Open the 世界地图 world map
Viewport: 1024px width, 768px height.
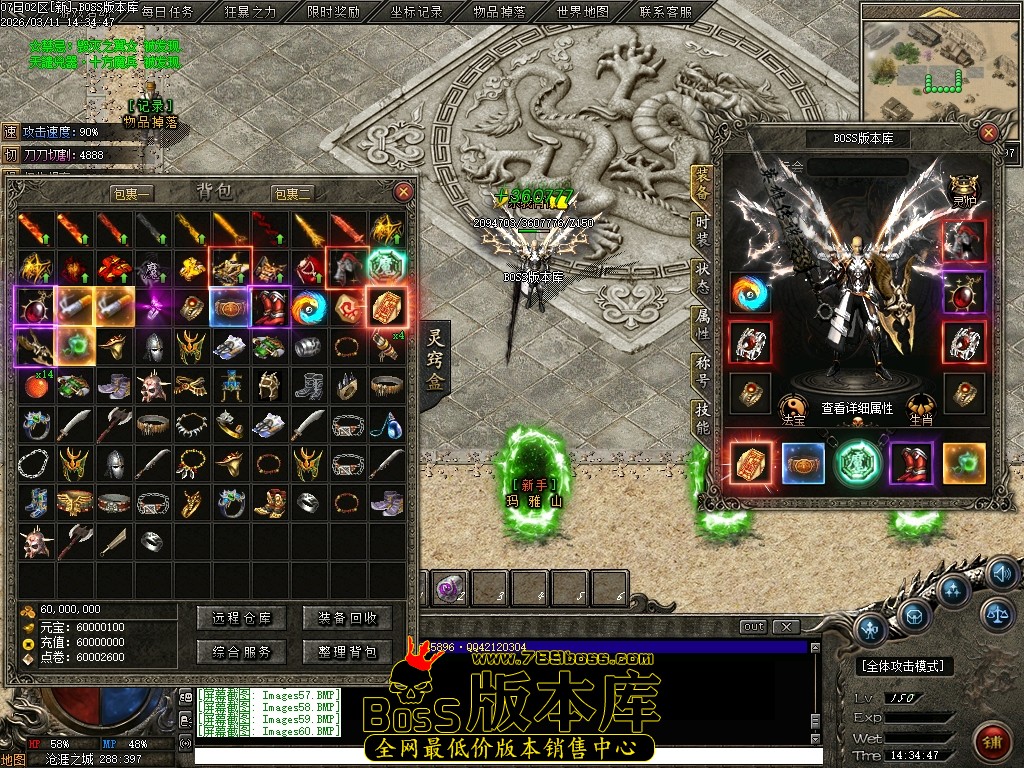[x=582, y=12]
